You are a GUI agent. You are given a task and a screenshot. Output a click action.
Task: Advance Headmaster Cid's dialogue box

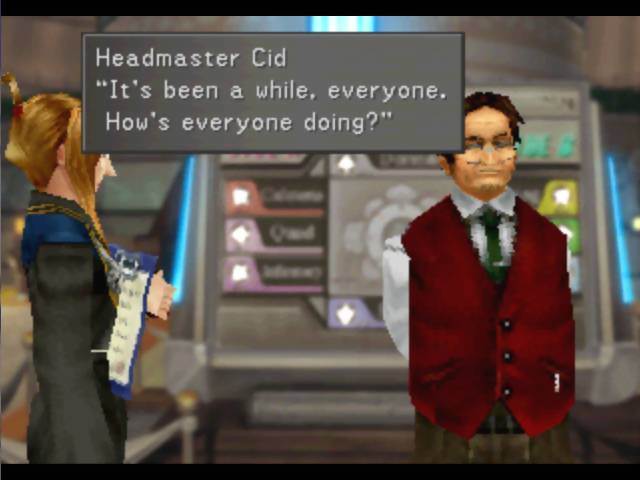pos(272,92)
